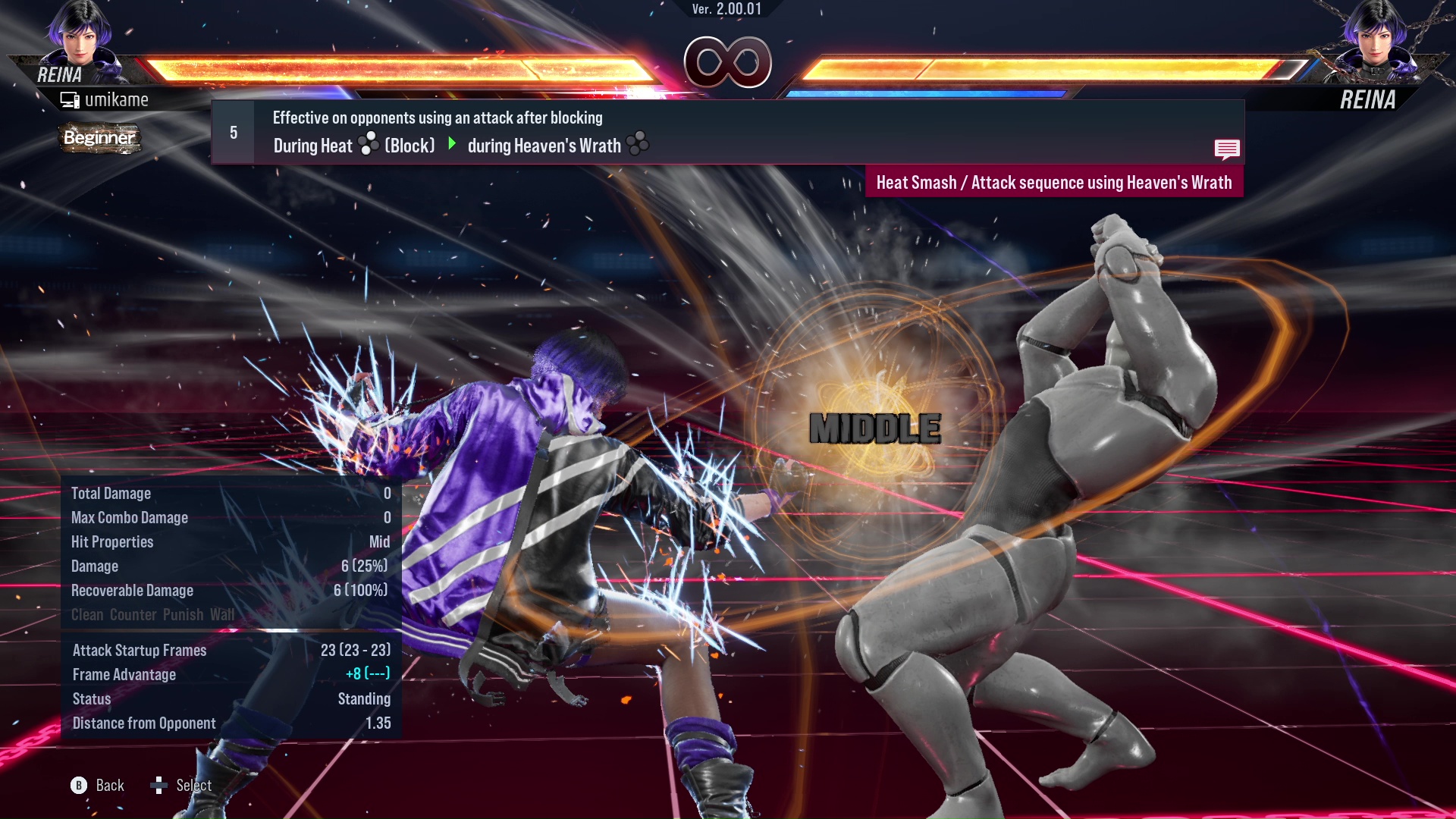
Task: Click the green arrow between combo inputs
Action: (453, 145)
